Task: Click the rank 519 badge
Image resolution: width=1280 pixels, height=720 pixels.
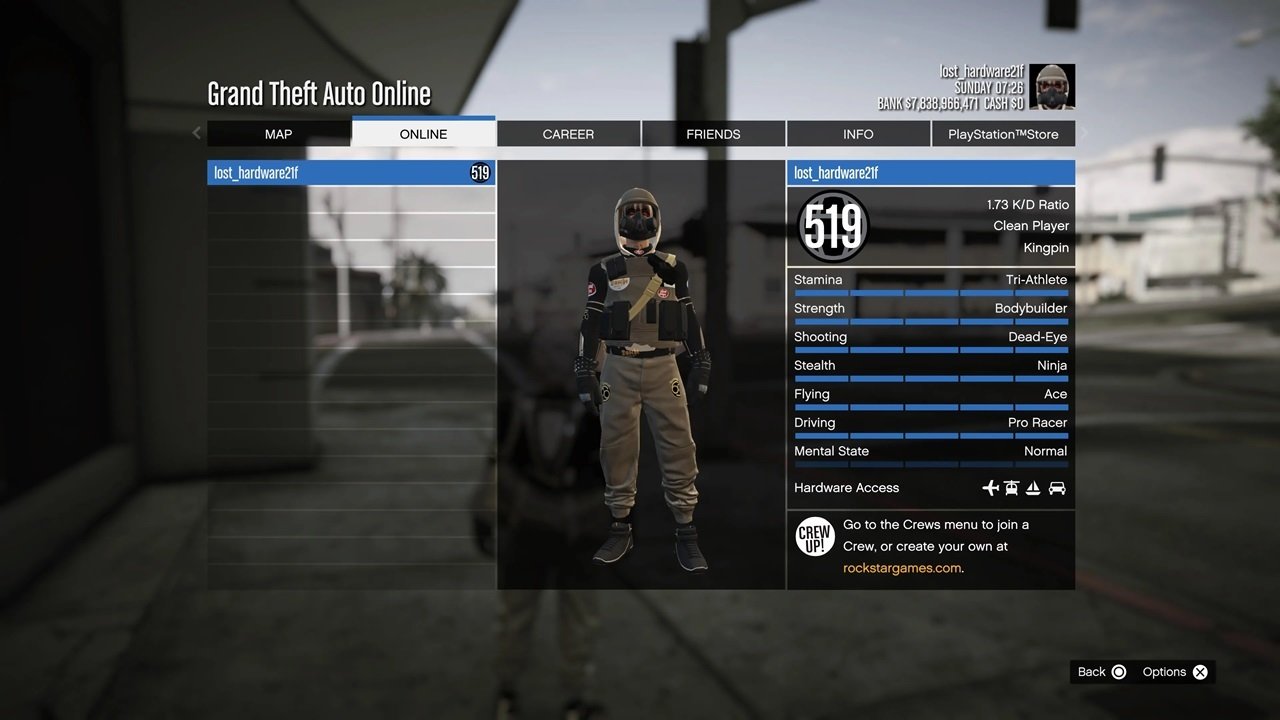Action: [831, 227]
